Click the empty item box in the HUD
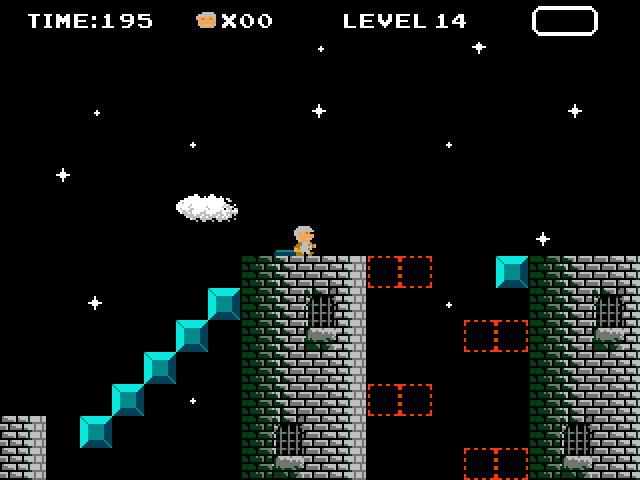This screenshot has height=480, width=640. 564,21
